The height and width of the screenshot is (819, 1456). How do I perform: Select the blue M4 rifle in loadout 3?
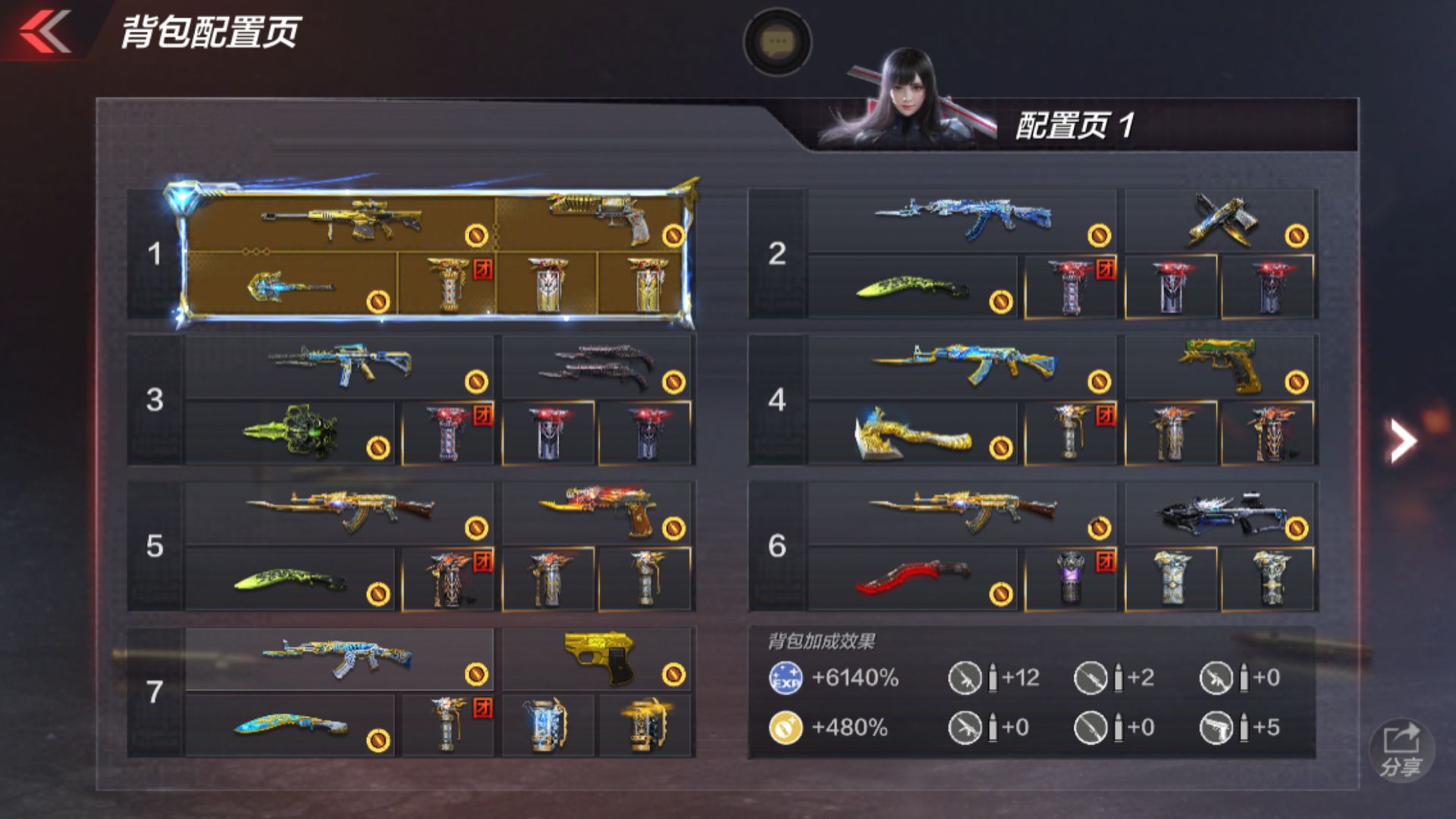tap(340, 366)
